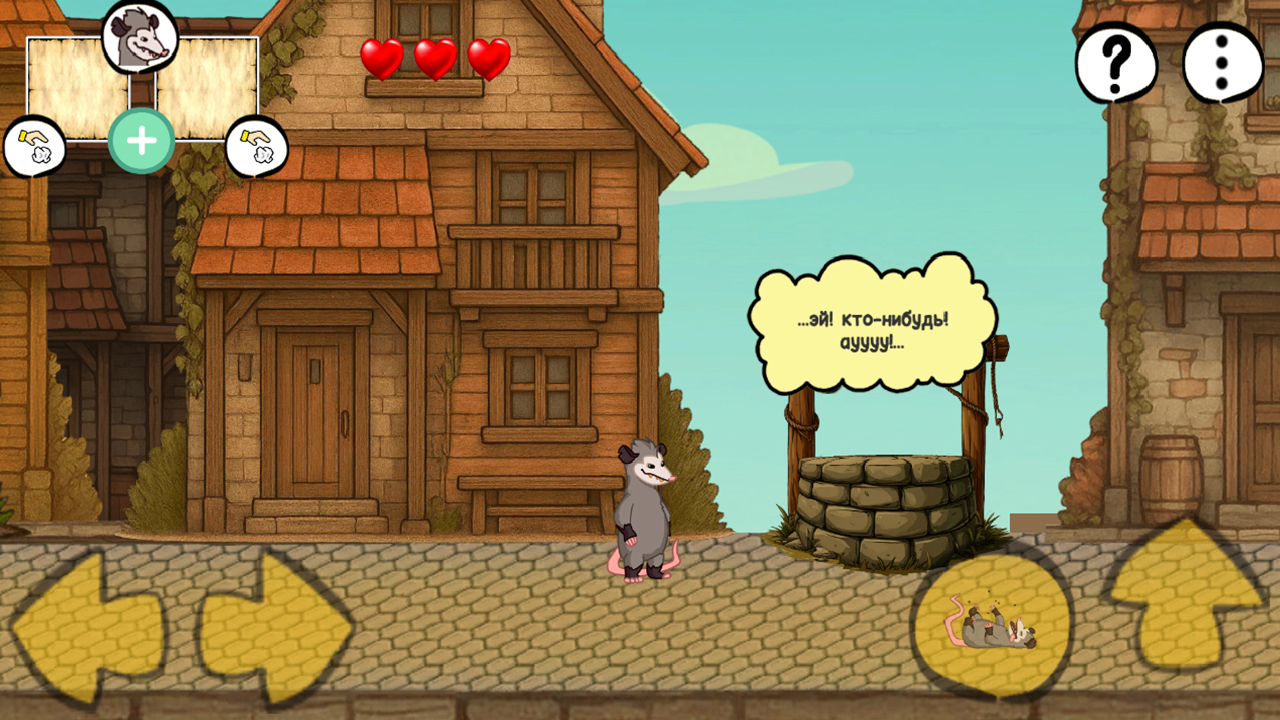Open the three-dot options menu
This screenshot has width=1280, height=720.
click(1220, 63)
